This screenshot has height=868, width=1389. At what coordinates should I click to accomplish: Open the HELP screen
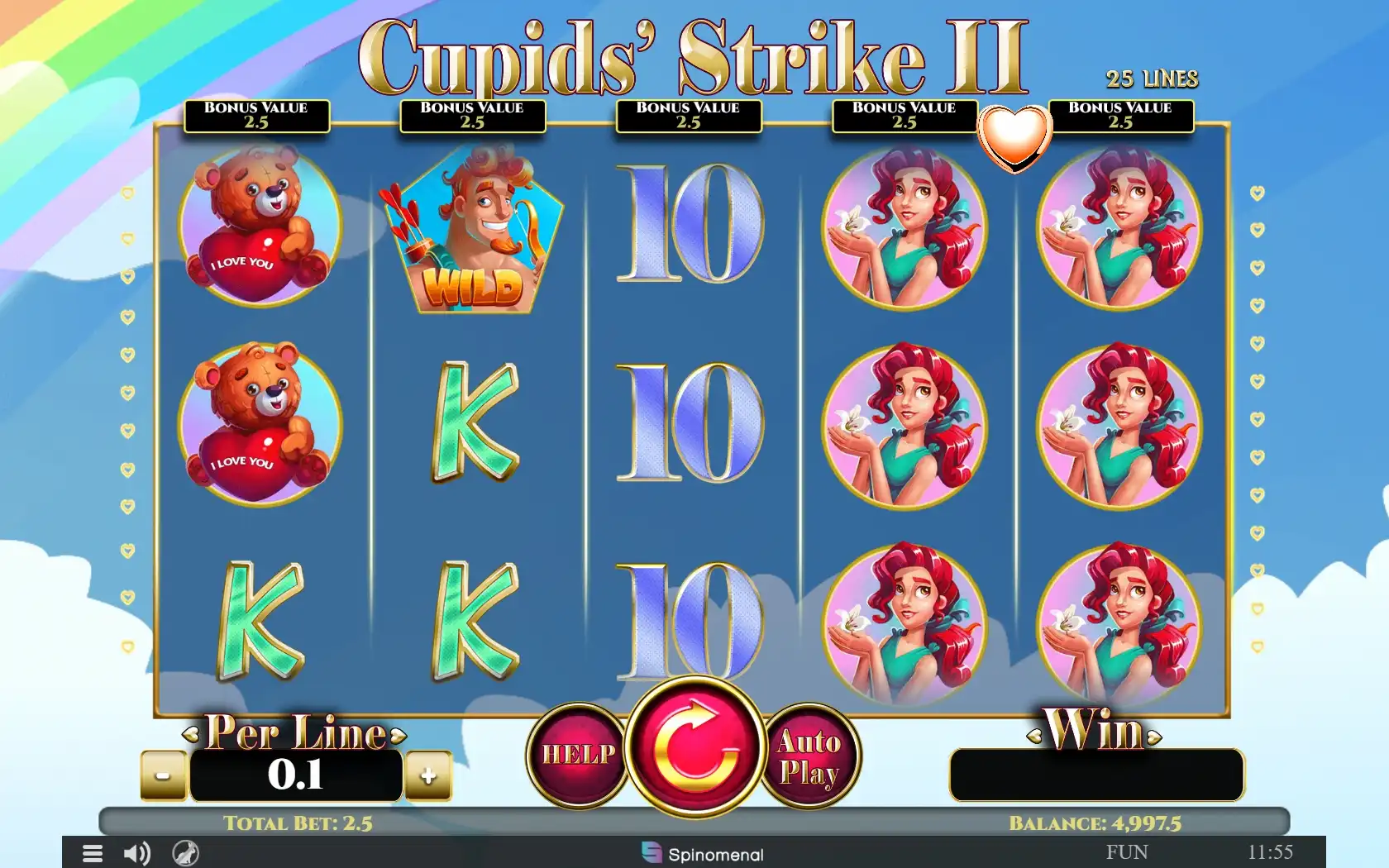pyautogui.click(x=578, y=754)
